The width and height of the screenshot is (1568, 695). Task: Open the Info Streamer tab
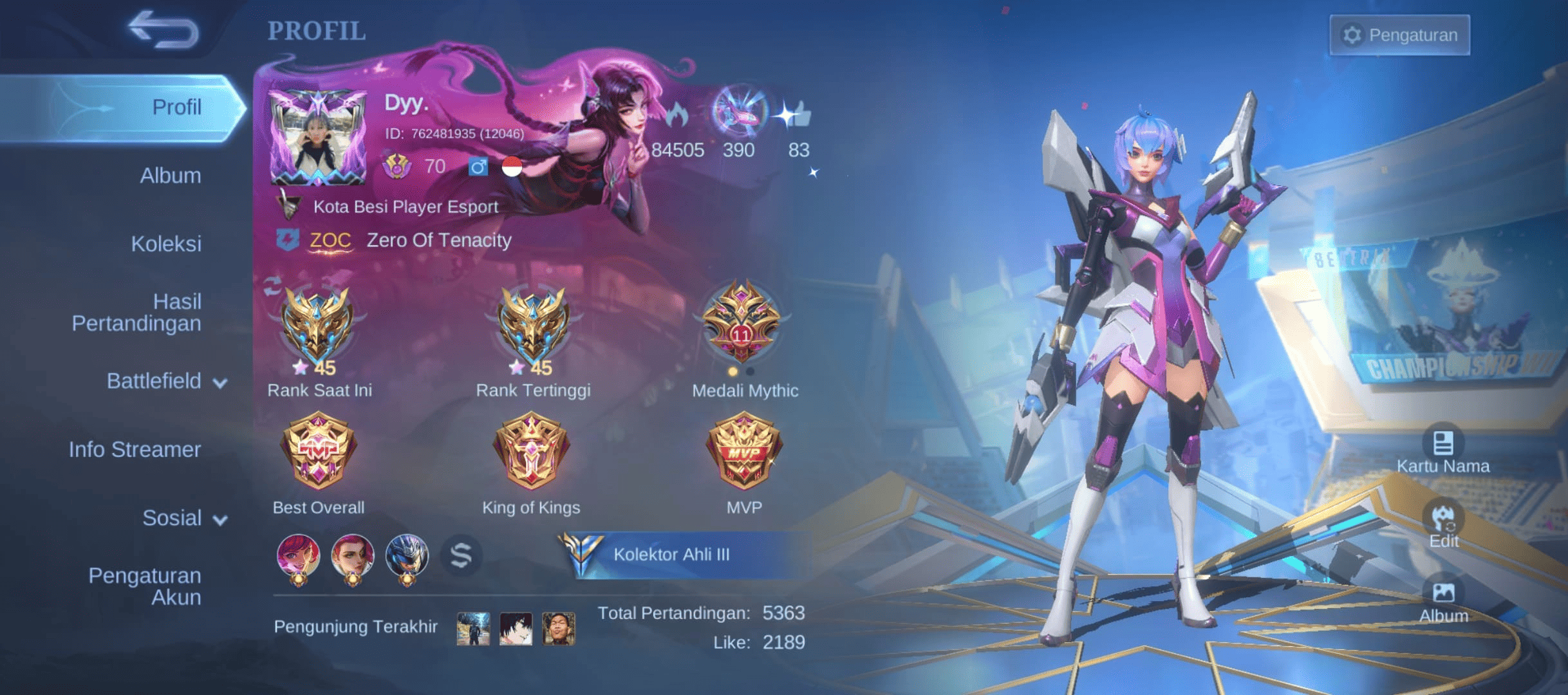(x=135, y=449)
